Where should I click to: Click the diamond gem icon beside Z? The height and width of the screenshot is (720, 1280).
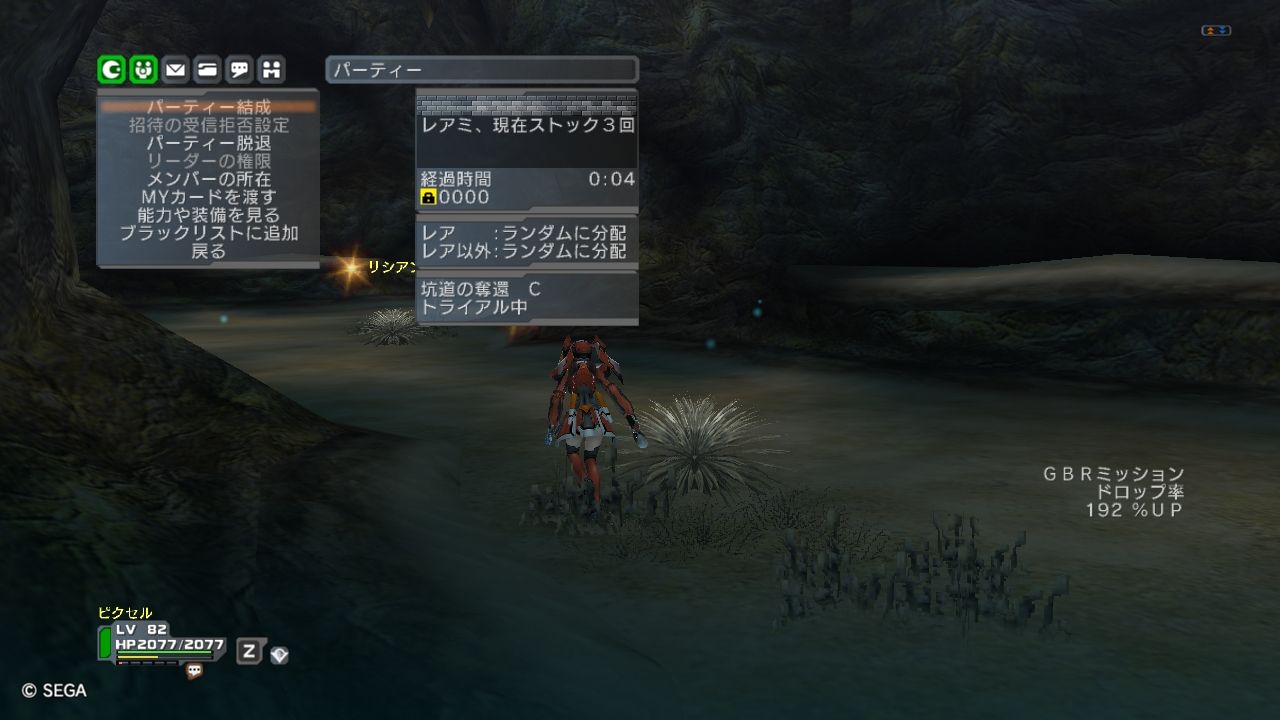click(x=279, y=655)
